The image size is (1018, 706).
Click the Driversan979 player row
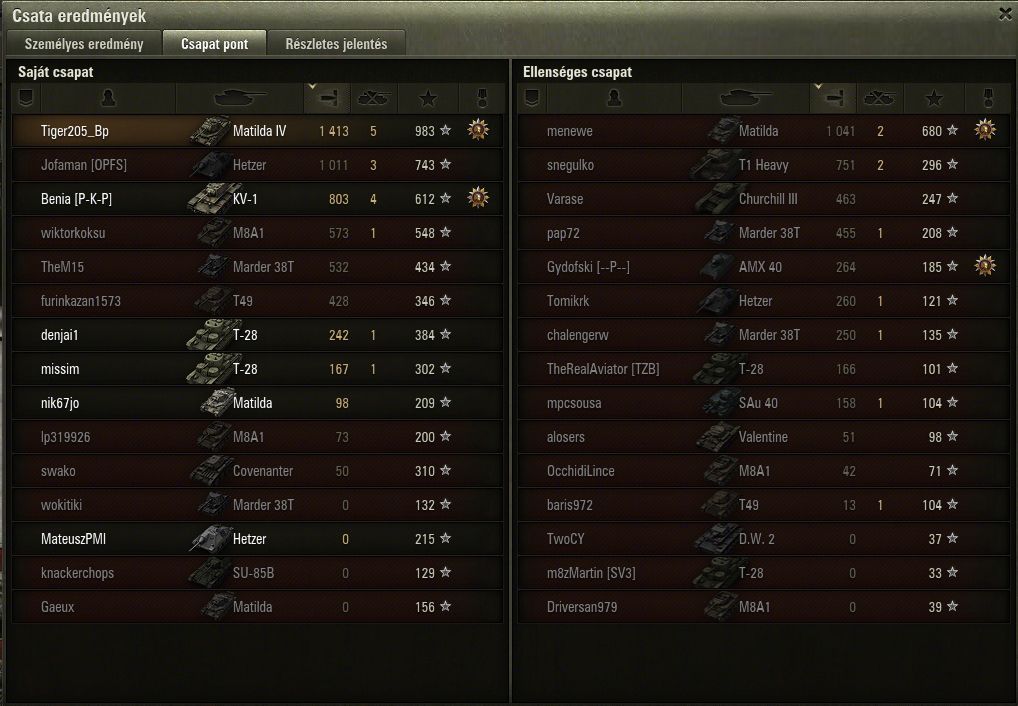tap(582, 607)
